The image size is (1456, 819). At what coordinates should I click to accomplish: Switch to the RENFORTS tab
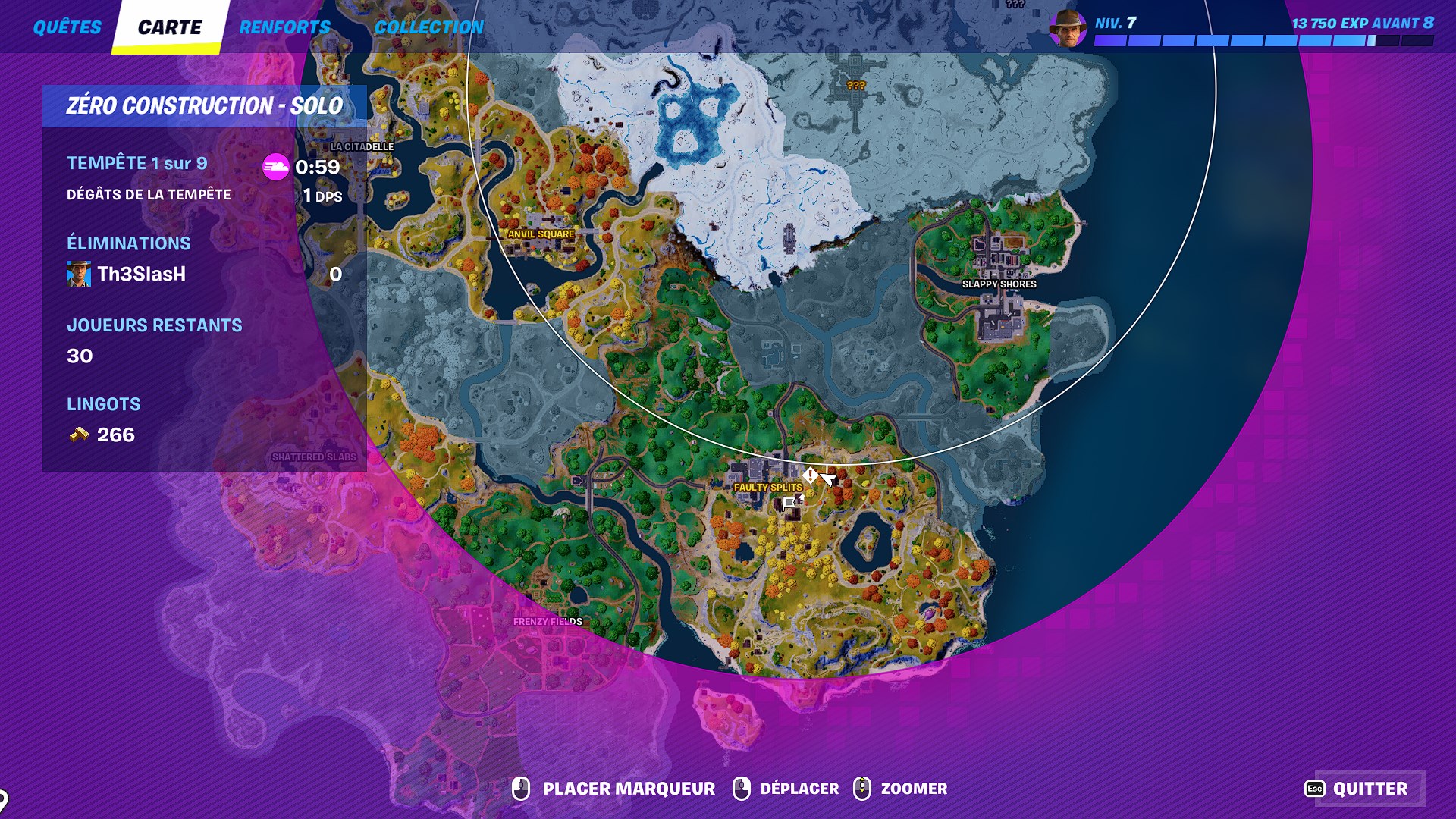[x=284, y=27]
